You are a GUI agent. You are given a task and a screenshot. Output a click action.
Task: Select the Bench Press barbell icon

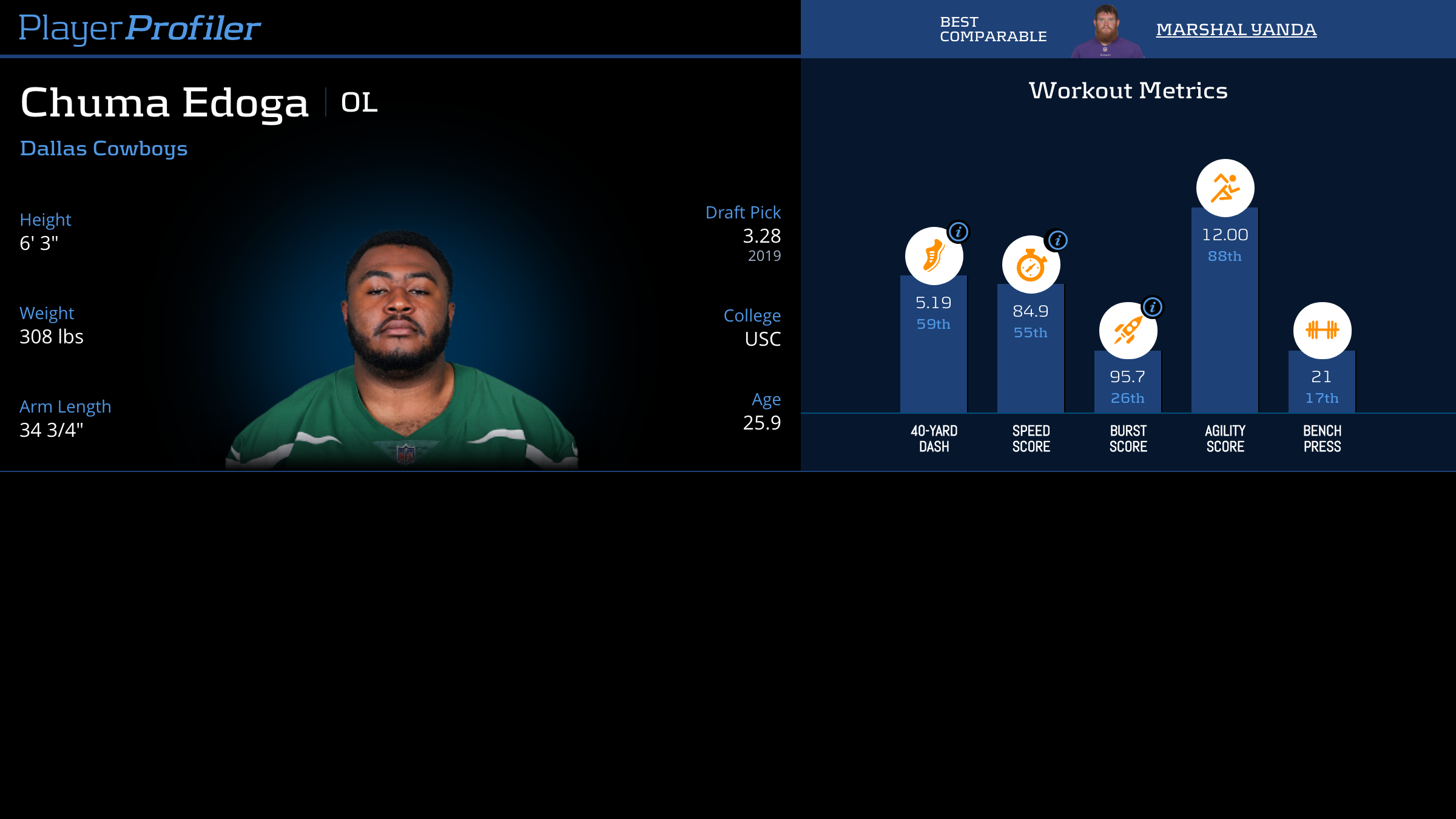pyautogui.click(x=1322, y=331)
